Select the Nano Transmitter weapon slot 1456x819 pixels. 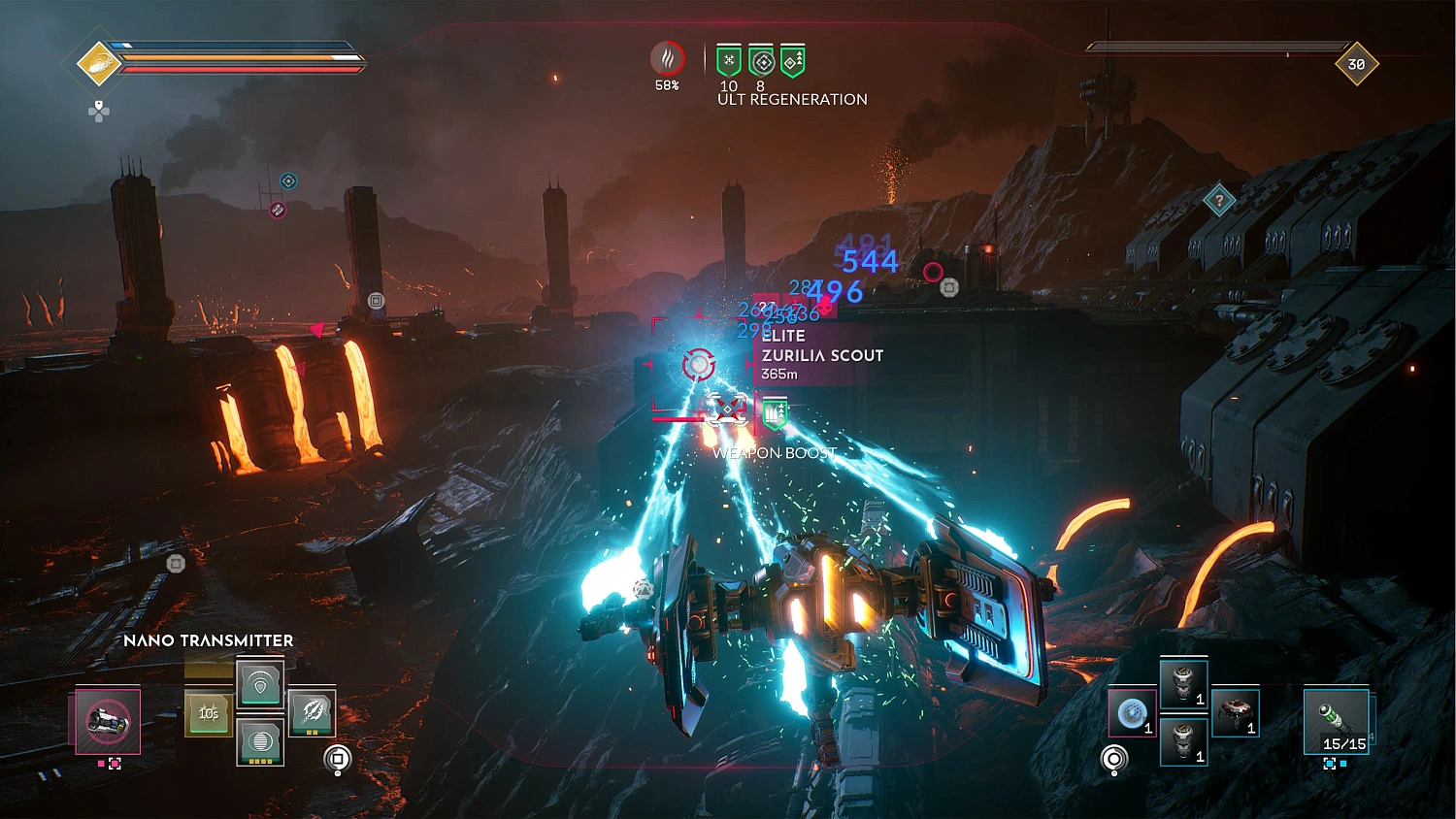[107, 723]
